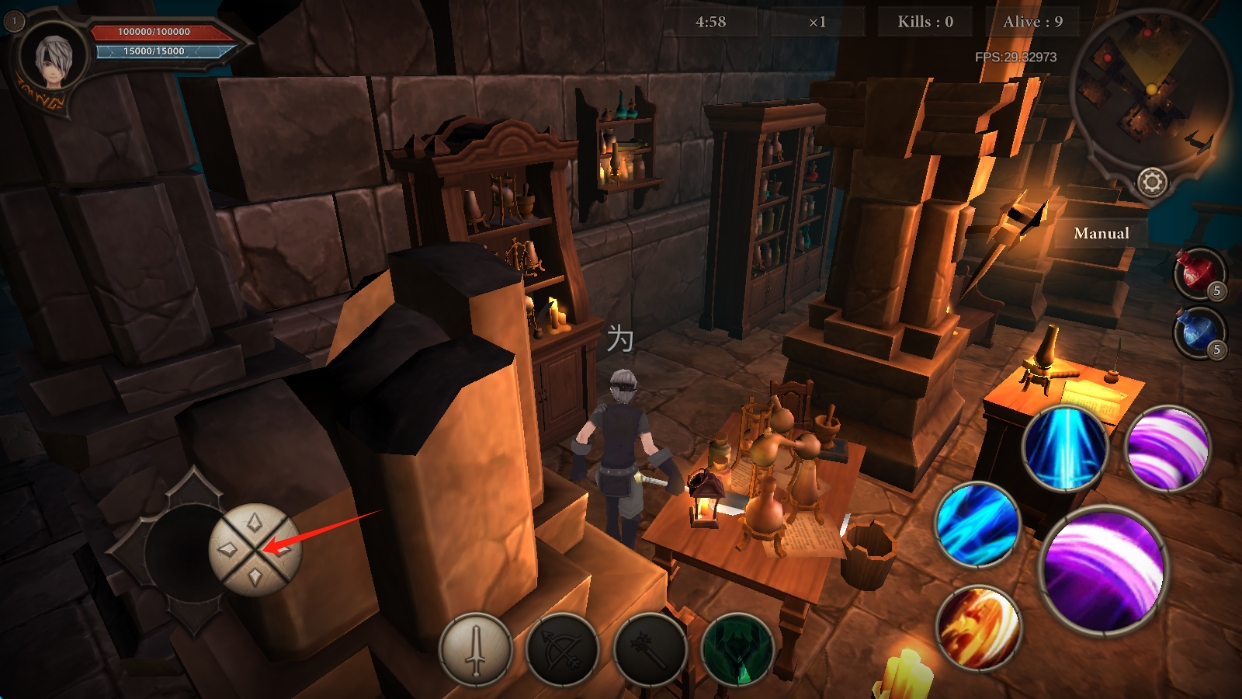
Task: Equip the magic staff weapon
Action: coord(650,649)
